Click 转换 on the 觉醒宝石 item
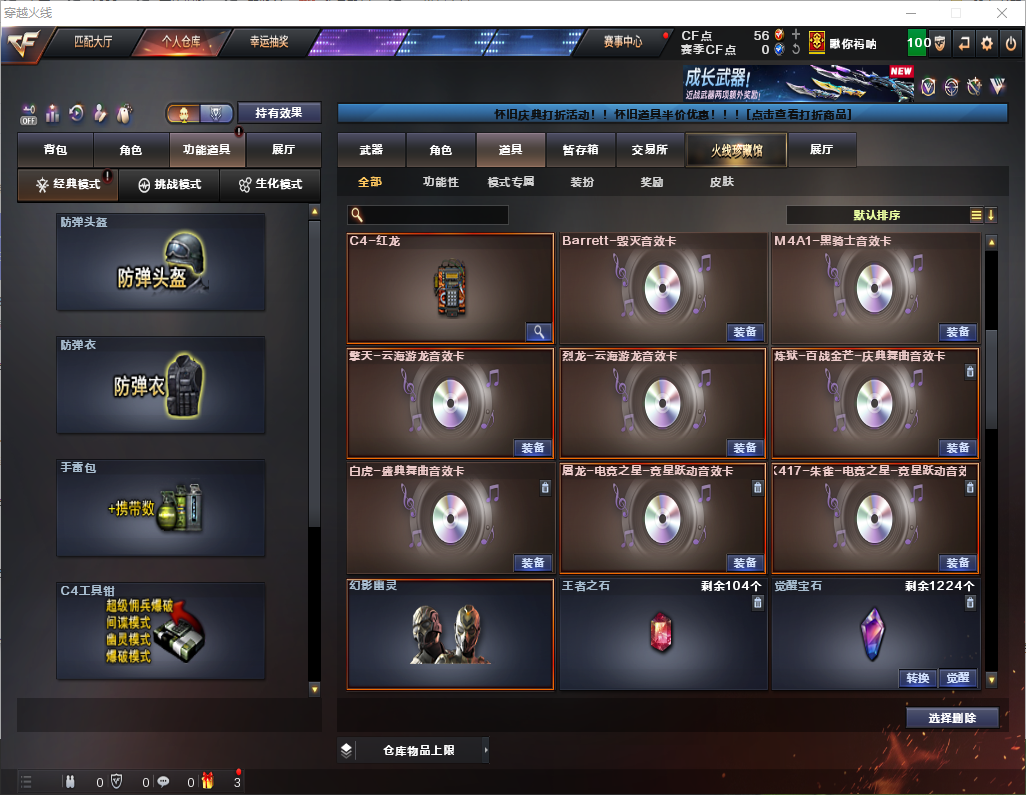The width and height of the screenshot is (1026, 795). 918,678
